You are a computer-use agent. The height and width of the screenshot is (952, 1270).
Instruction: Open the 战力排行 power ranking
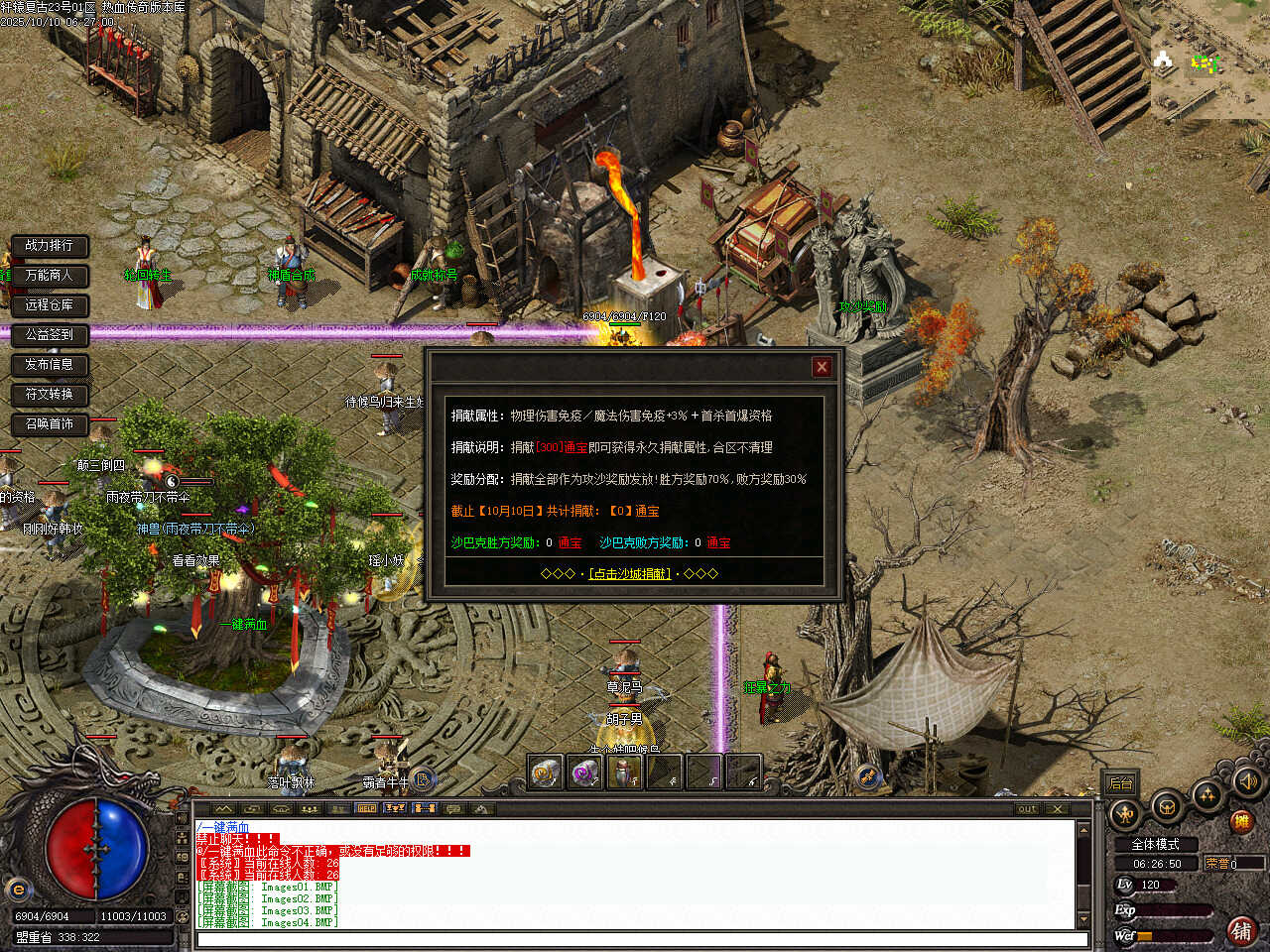pyautogui.click(x=50, y=245)
